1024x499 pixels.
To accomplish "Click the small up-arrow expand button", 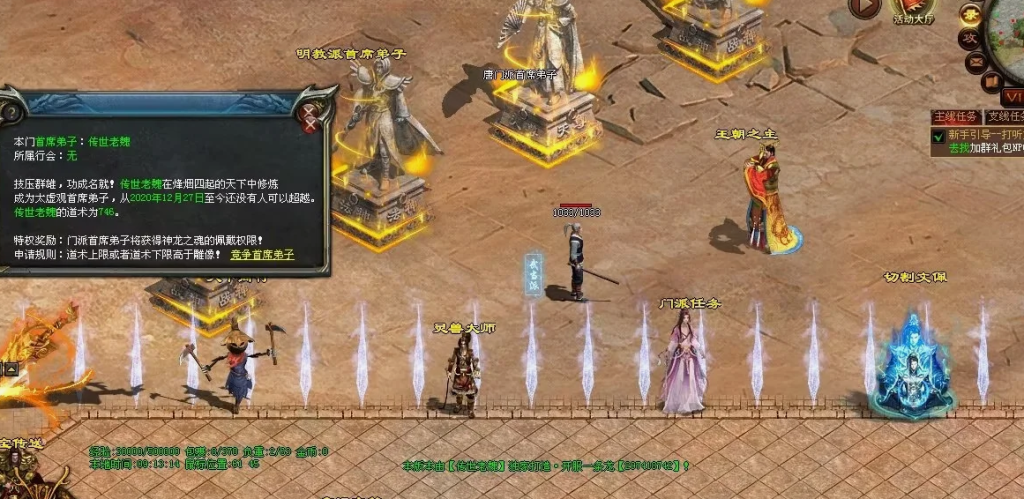I will click(x=11, y=369).
